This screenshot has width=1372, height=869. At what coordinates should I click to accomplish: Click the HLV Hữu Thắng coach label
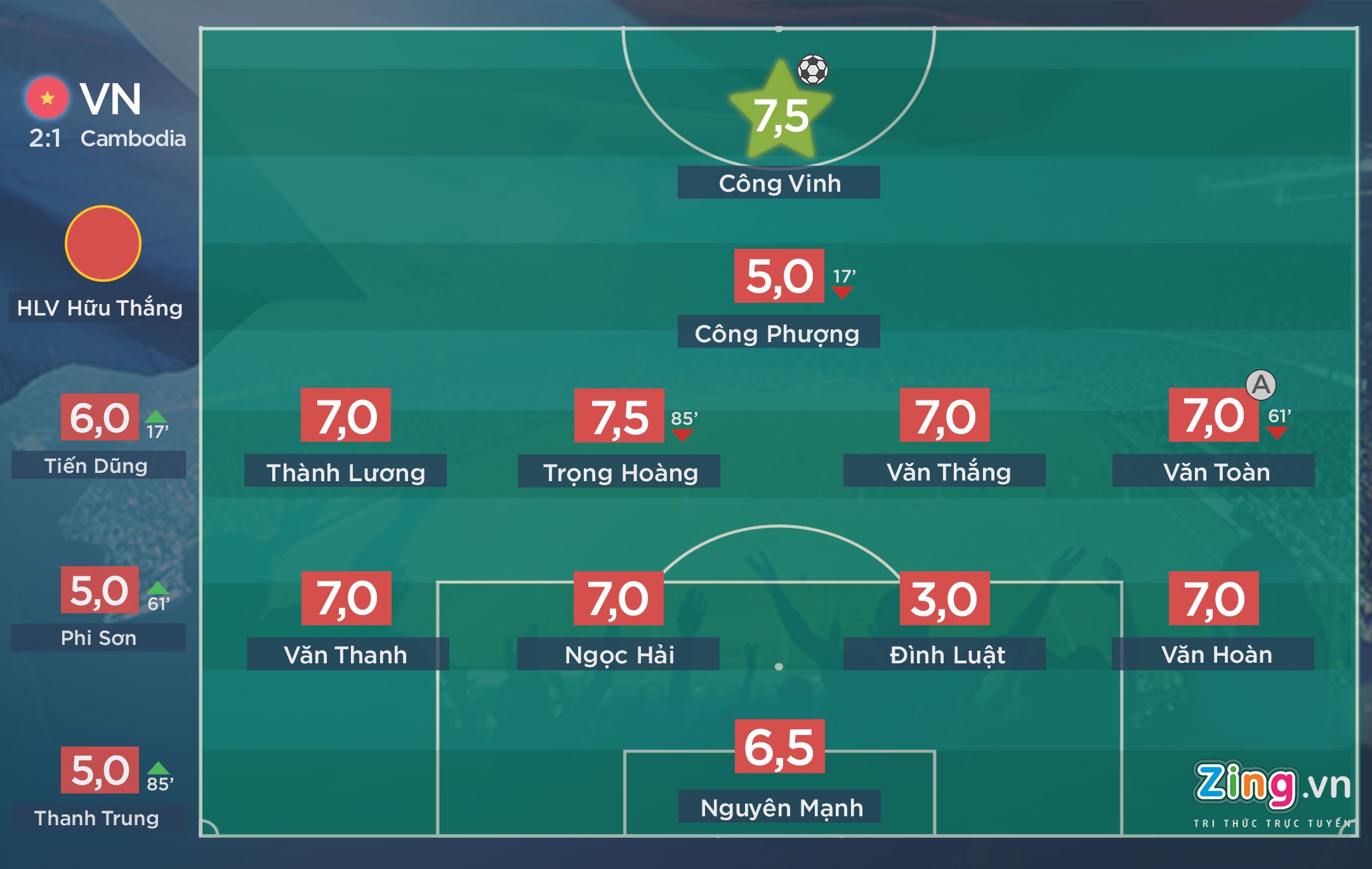[100, 308]
